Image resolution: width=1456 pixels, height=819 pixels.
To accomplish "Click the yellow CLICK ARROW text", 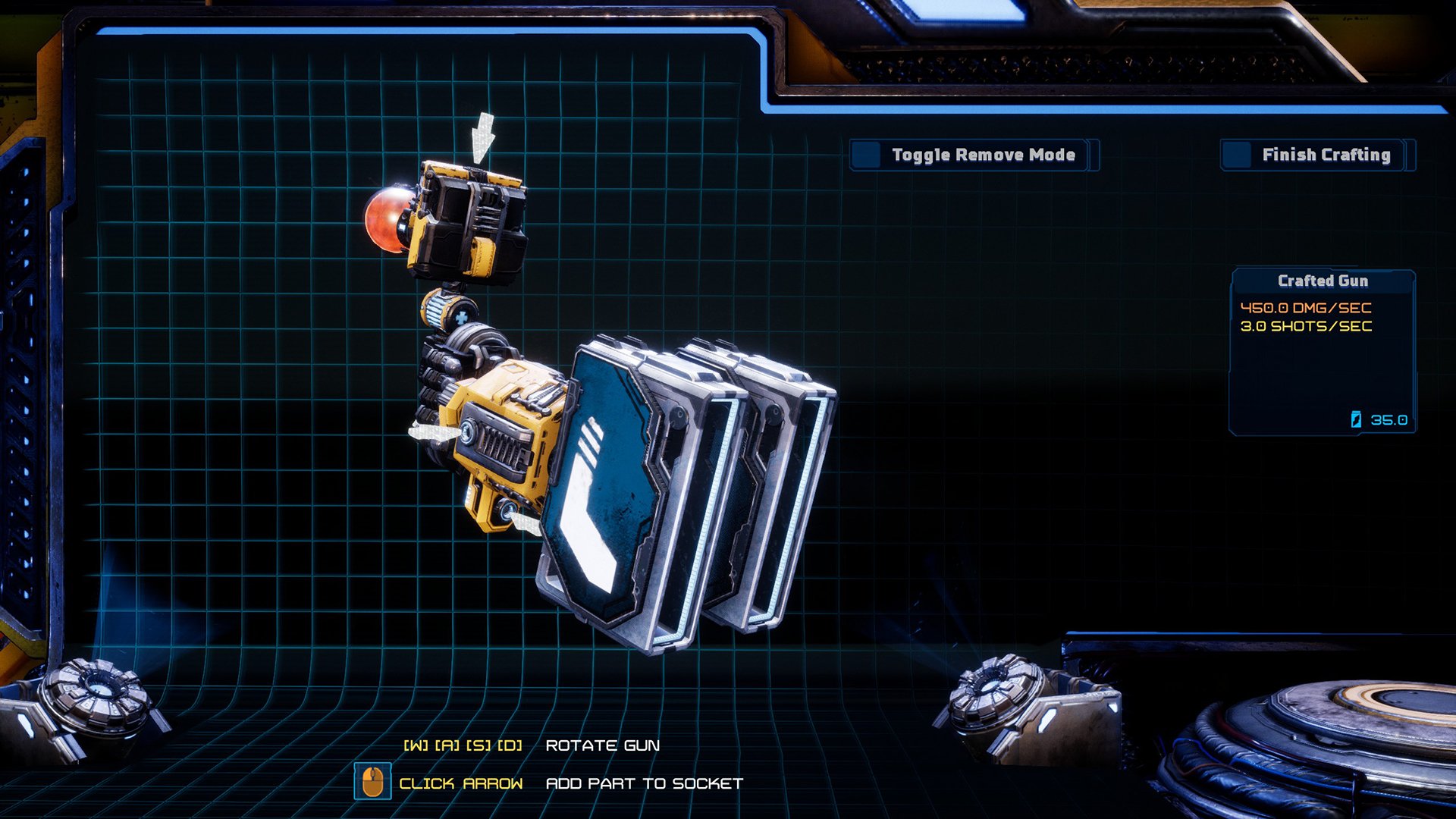I will 461,783.
